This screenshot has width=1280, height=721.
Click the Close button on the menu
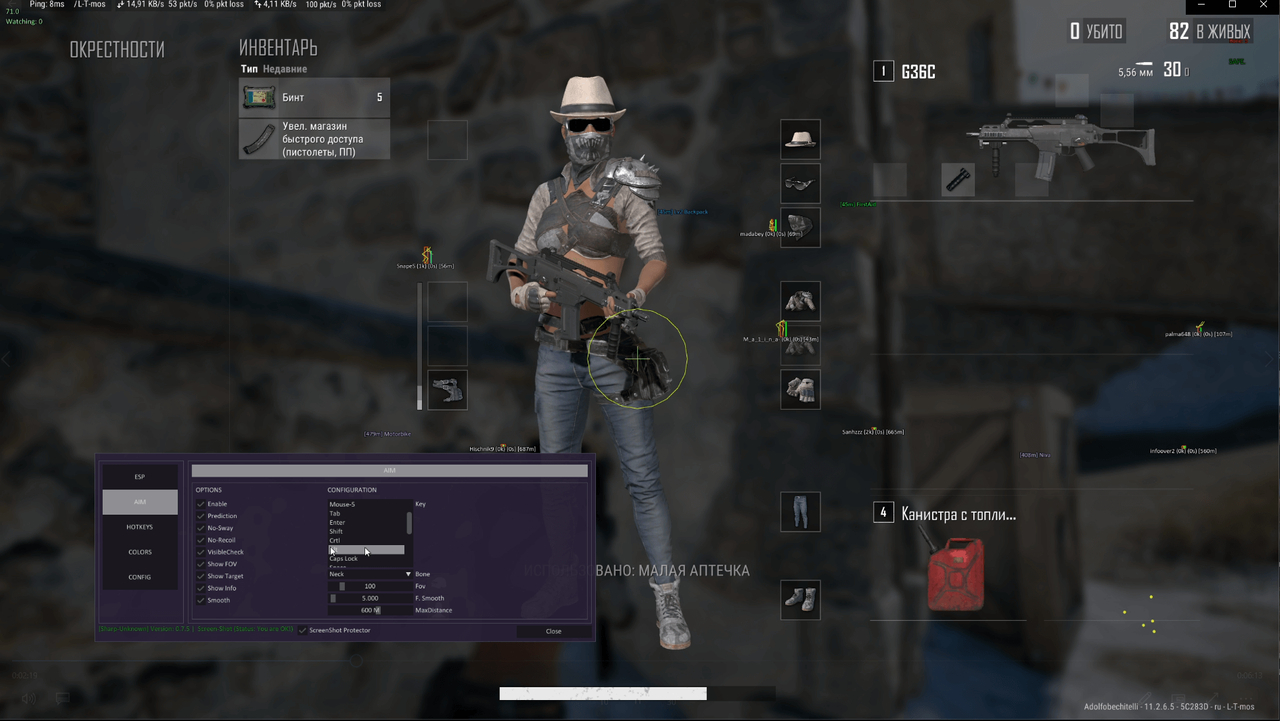pyautogui.click(x=553, y=631)
